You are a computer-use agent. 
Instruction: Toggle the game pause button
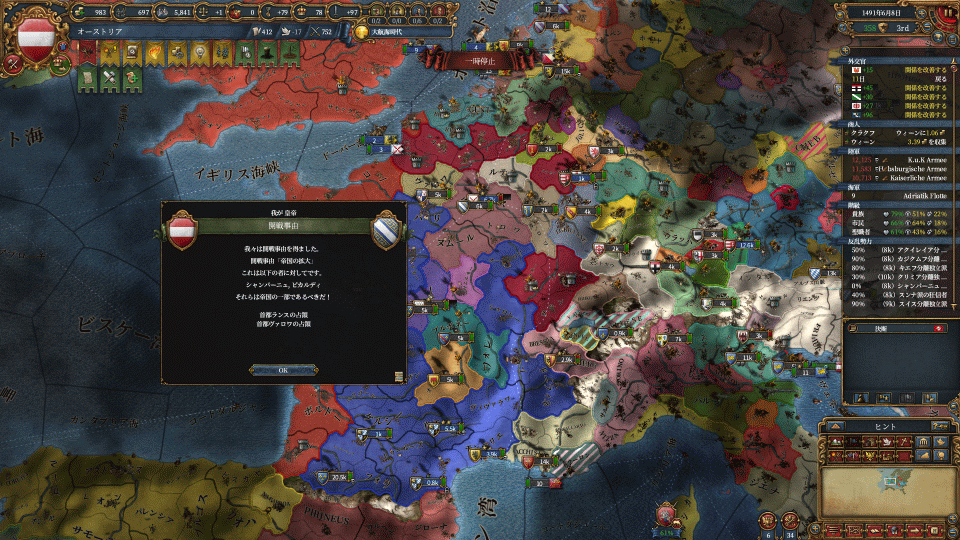pyautogui.click(x=947, y=14)
